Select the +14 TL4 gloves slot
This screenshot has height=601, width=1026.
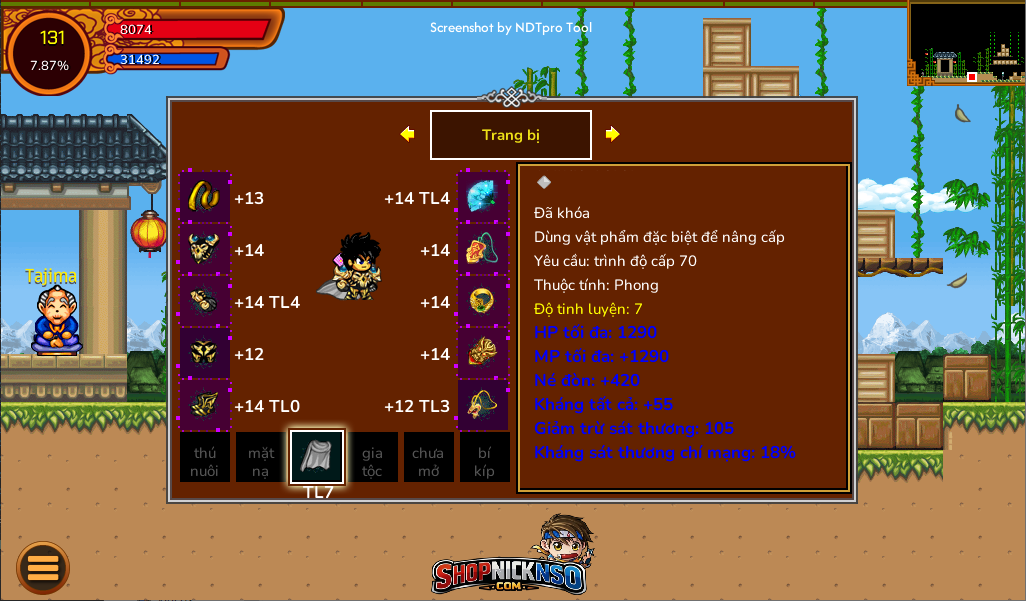point(205,301)
